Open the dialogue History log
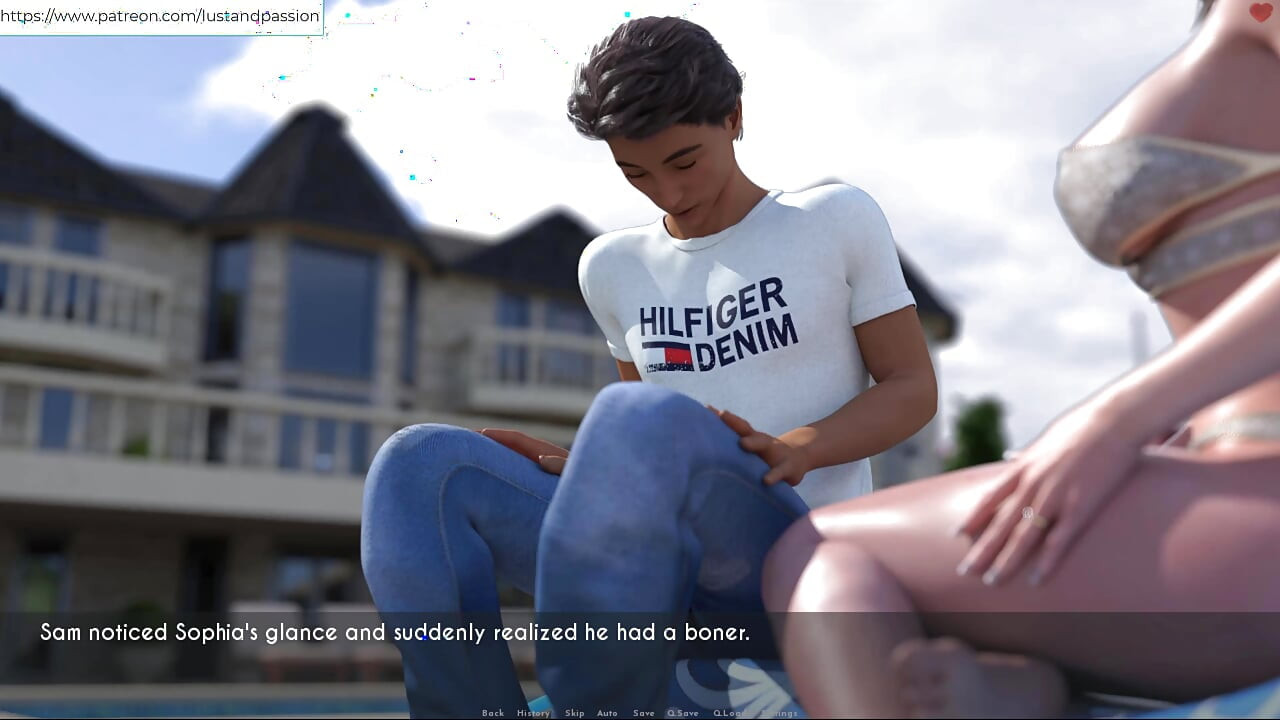The image size is (1280, 720). point(533,713)
